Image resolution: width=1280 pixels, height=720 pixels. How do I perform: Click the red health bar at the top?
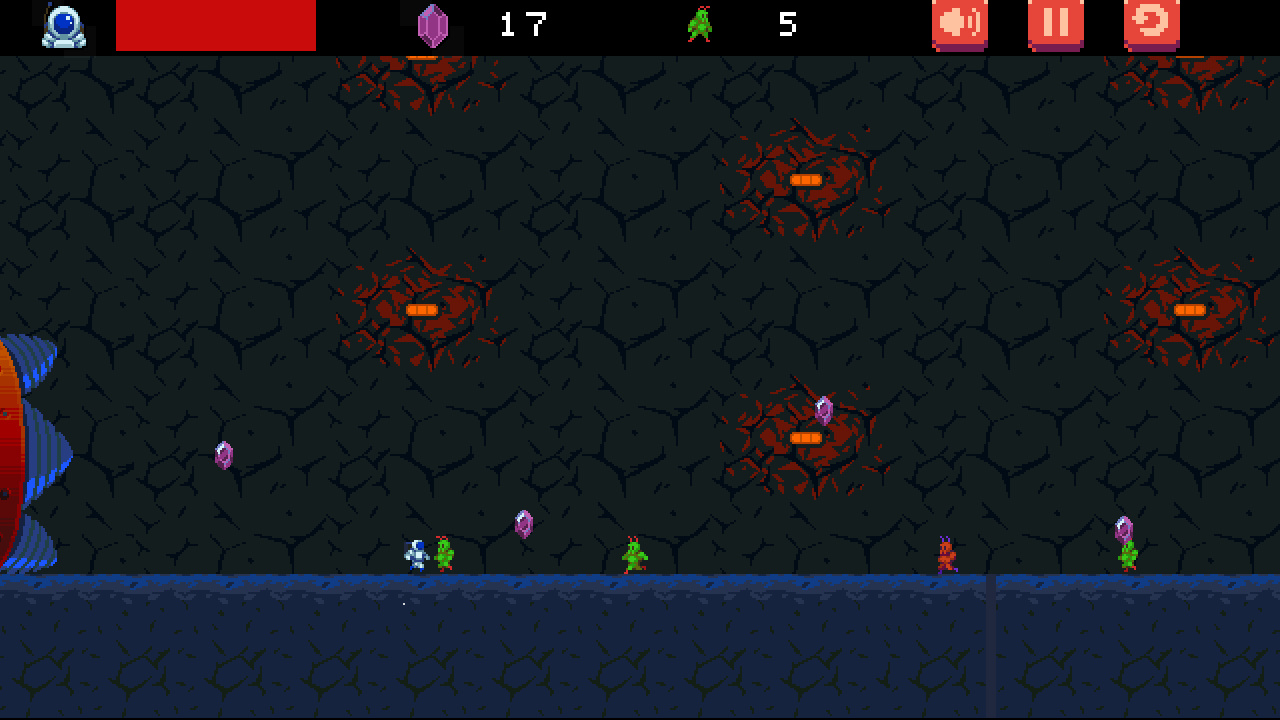tap(215, 24)
